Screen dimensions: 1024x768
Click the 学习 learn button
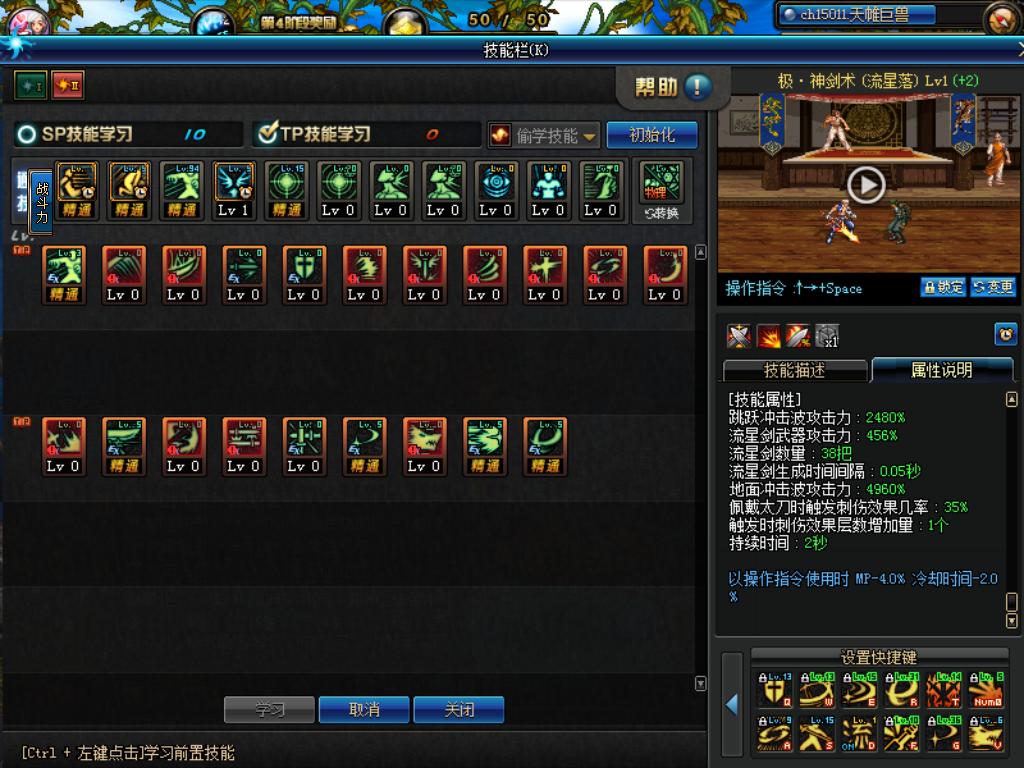(x=269, y=710)
